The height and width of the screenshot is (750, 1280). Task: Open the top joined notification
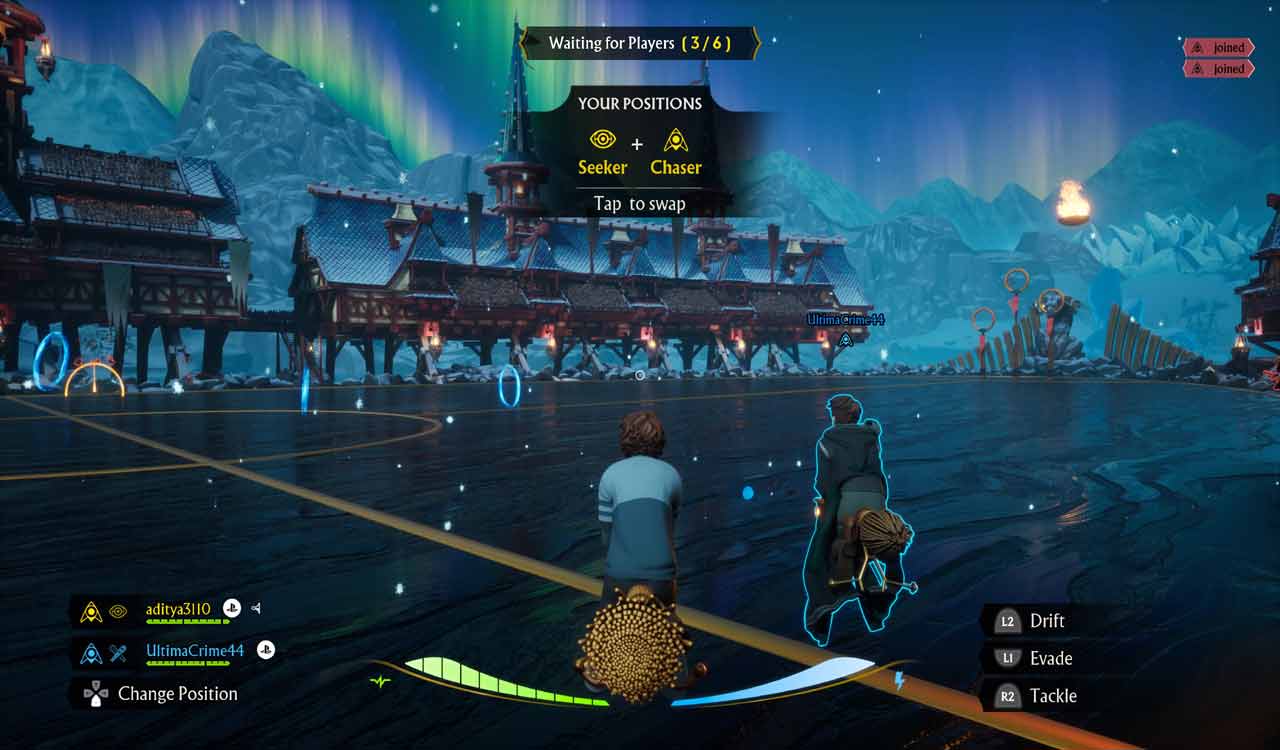(x=1218, y=48)
